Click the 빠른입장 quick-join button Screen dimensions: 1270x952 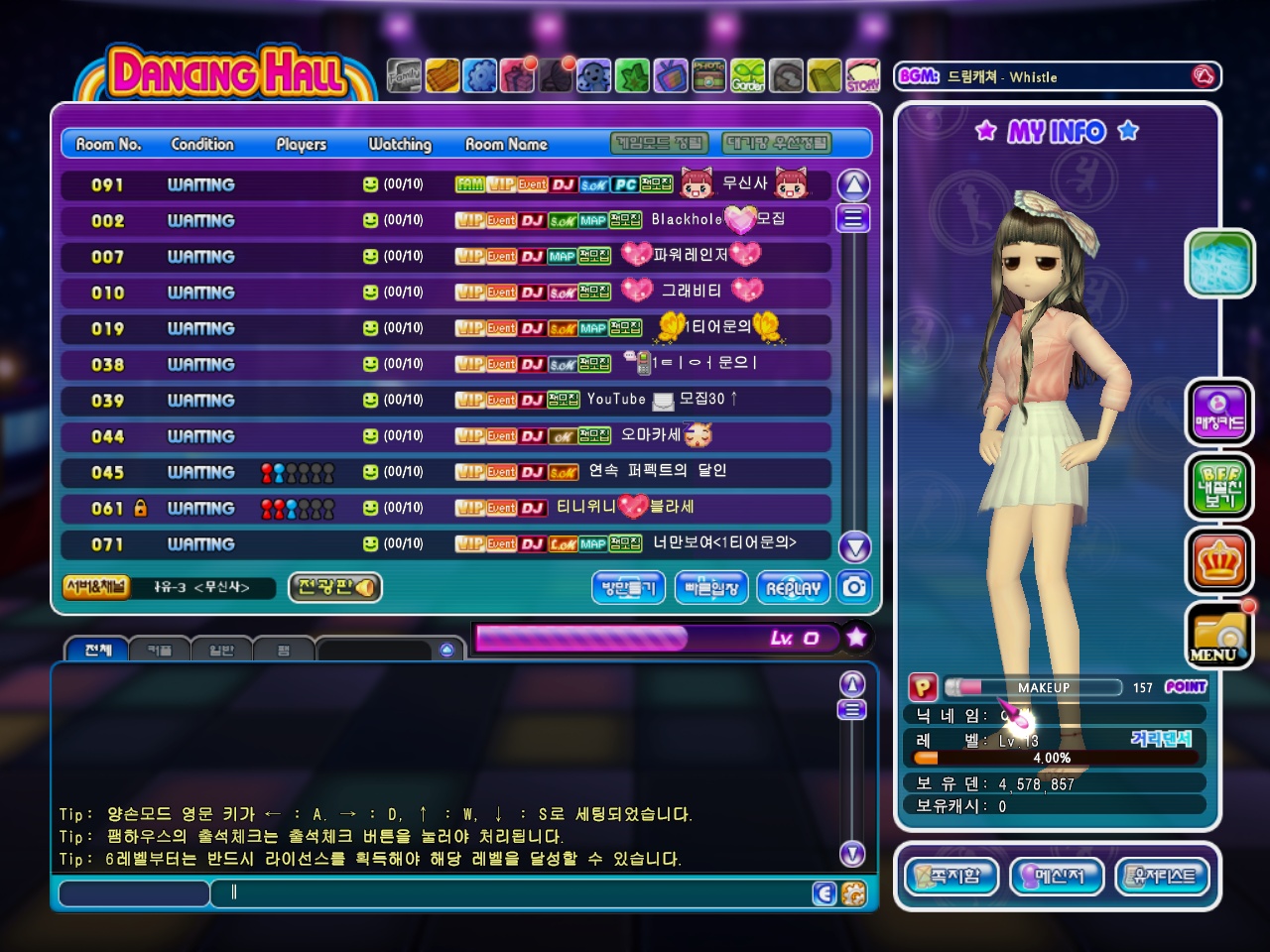pyautogui.click(x=711, y=588)
